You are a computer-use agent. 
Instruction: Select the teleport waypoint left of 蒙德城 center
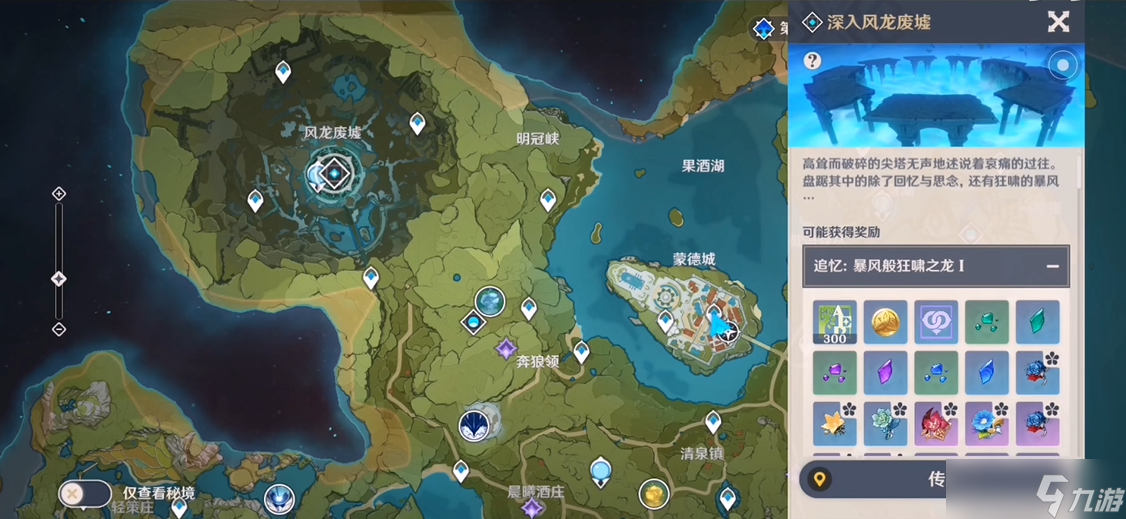tap(665, 321)
